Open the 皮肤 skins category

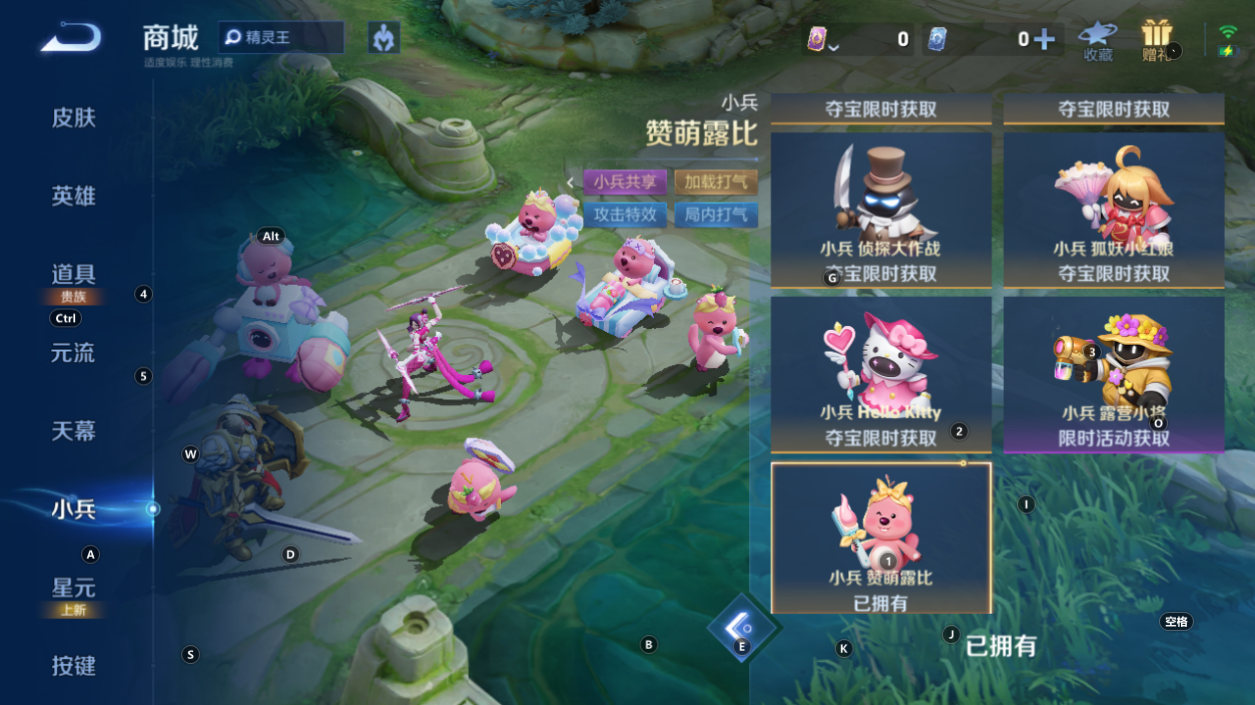click(x=74, y=118)
